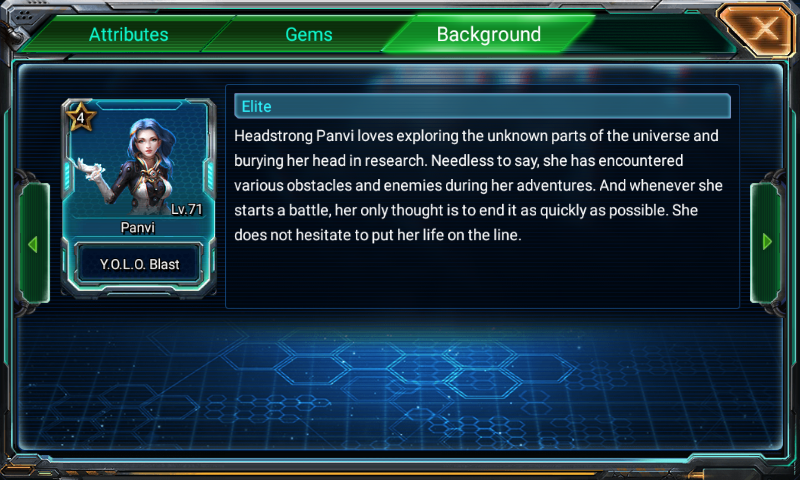Switch to the Attributes tab
Image resolution: width=800 pixels, height=480 pixels.
[x=128, y=35]
